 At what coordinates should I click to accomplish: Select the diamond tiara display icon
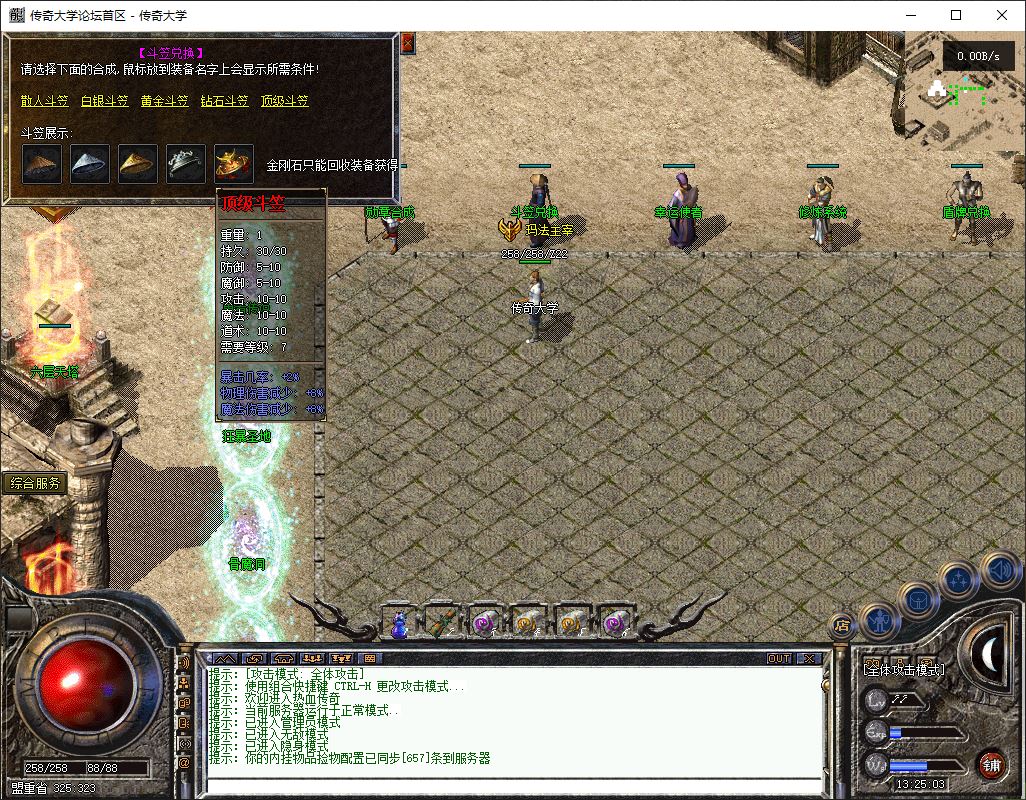186,164
